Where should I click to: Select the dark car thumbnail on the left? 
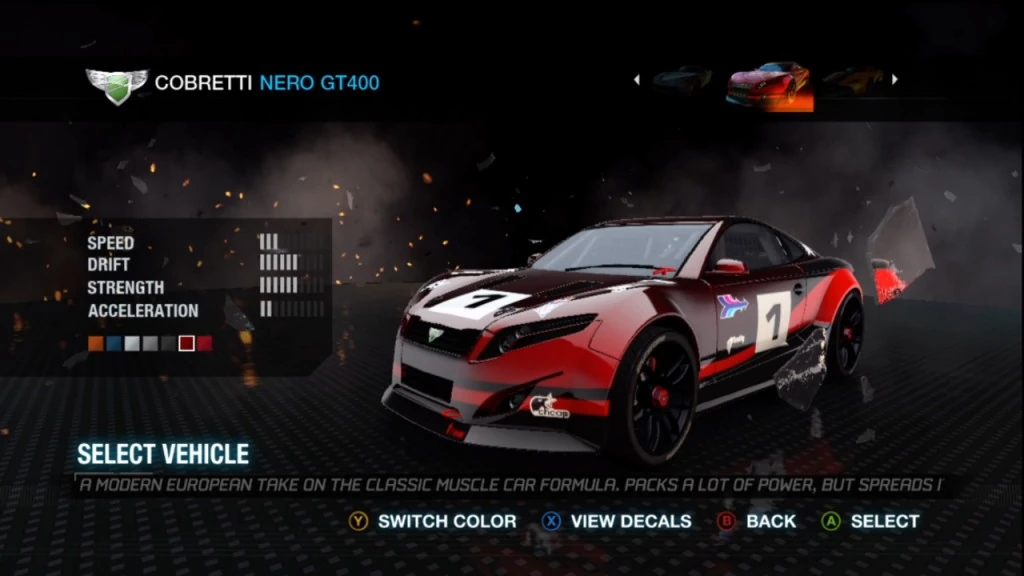coord(683,80)
